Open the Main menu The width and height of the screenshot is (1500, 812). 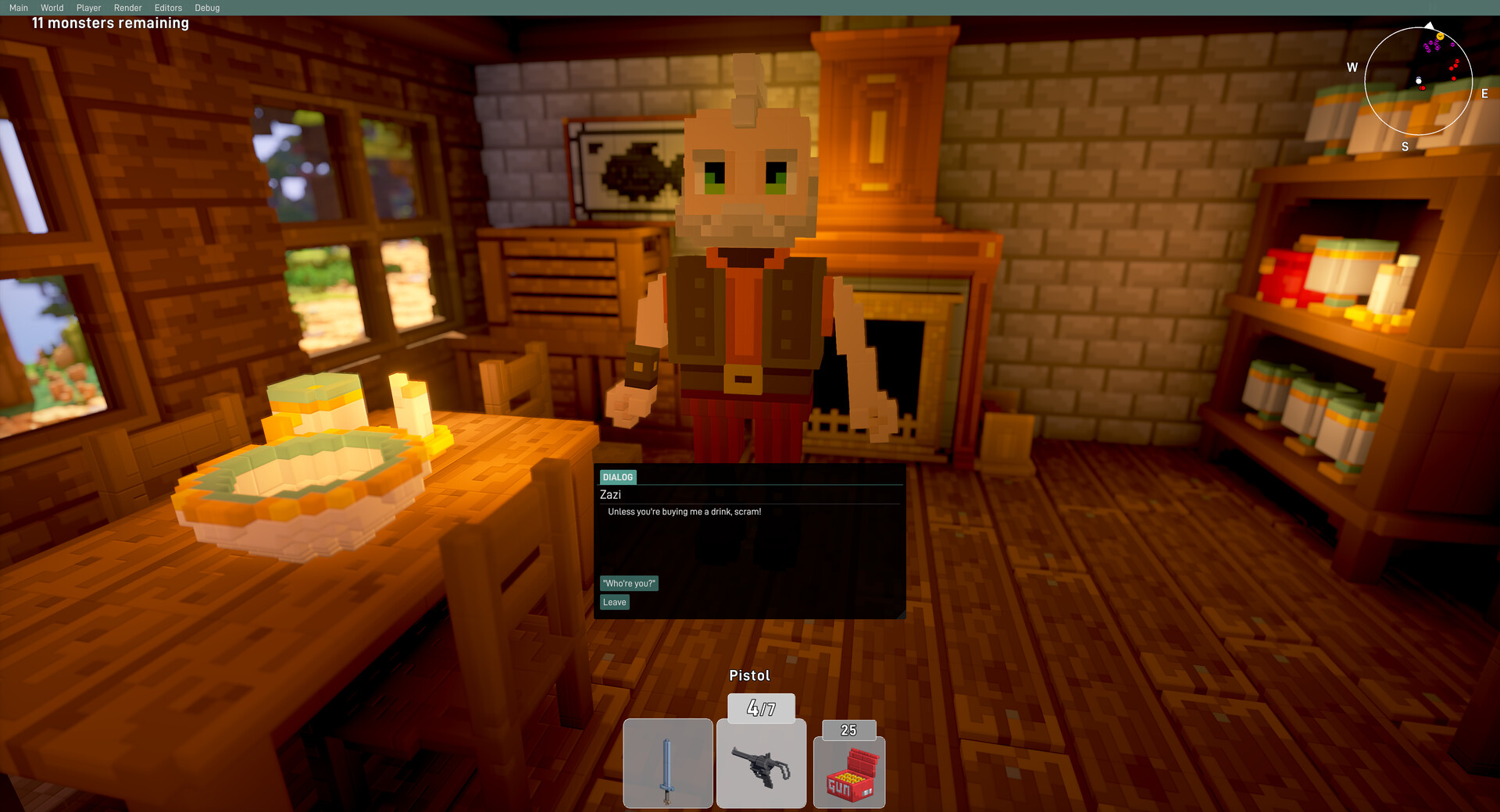[20, 7]
